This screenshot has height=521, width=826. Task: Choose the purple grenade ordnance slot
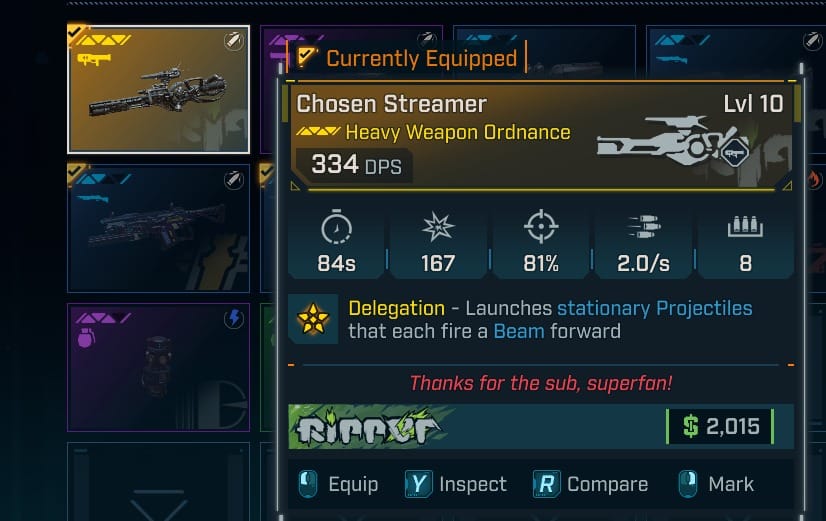coord(158,367)
